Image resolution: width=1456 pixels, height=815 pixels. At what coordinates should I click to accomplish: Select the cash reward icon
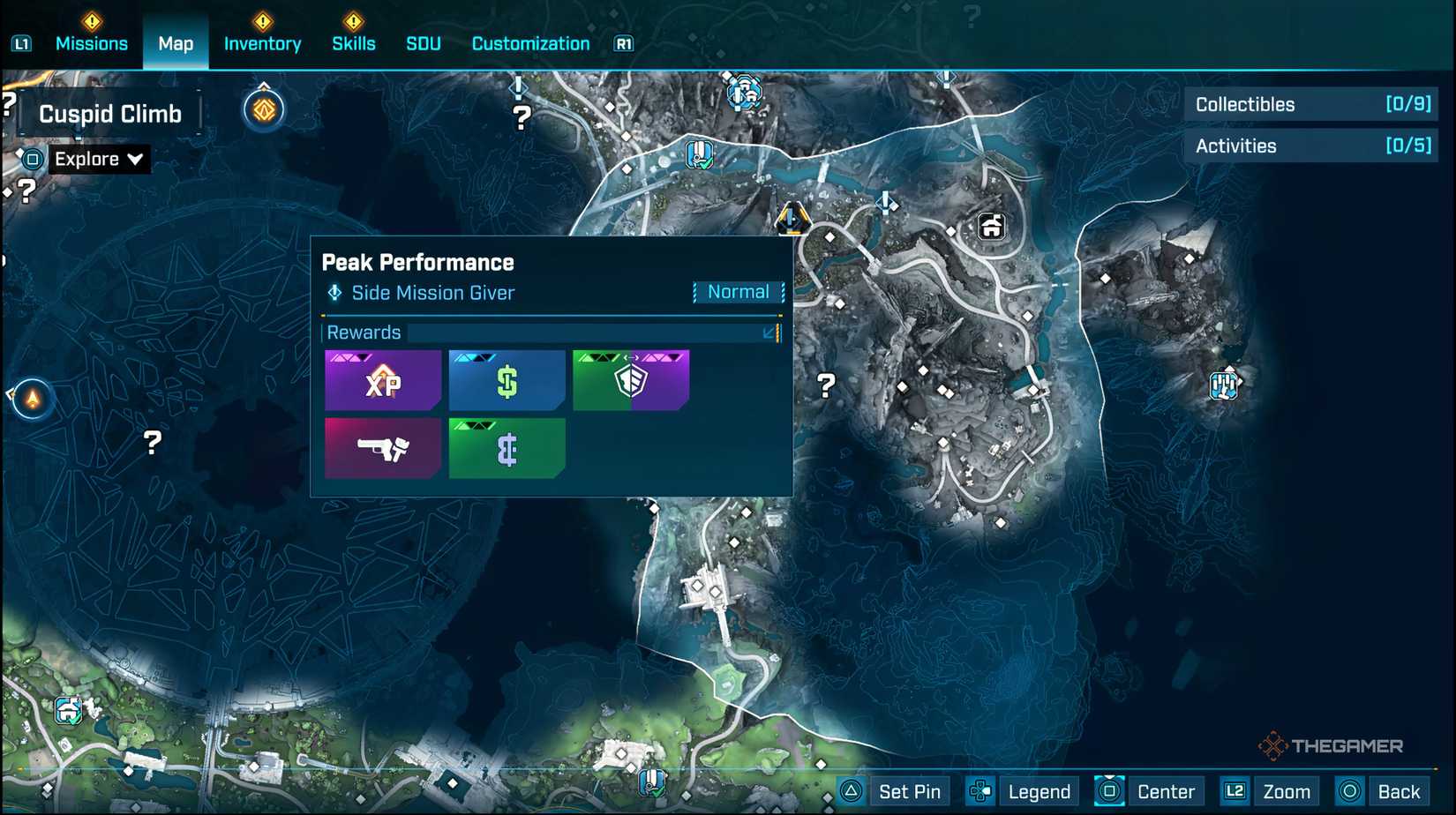pyautogui.click(x=506, y=380)
